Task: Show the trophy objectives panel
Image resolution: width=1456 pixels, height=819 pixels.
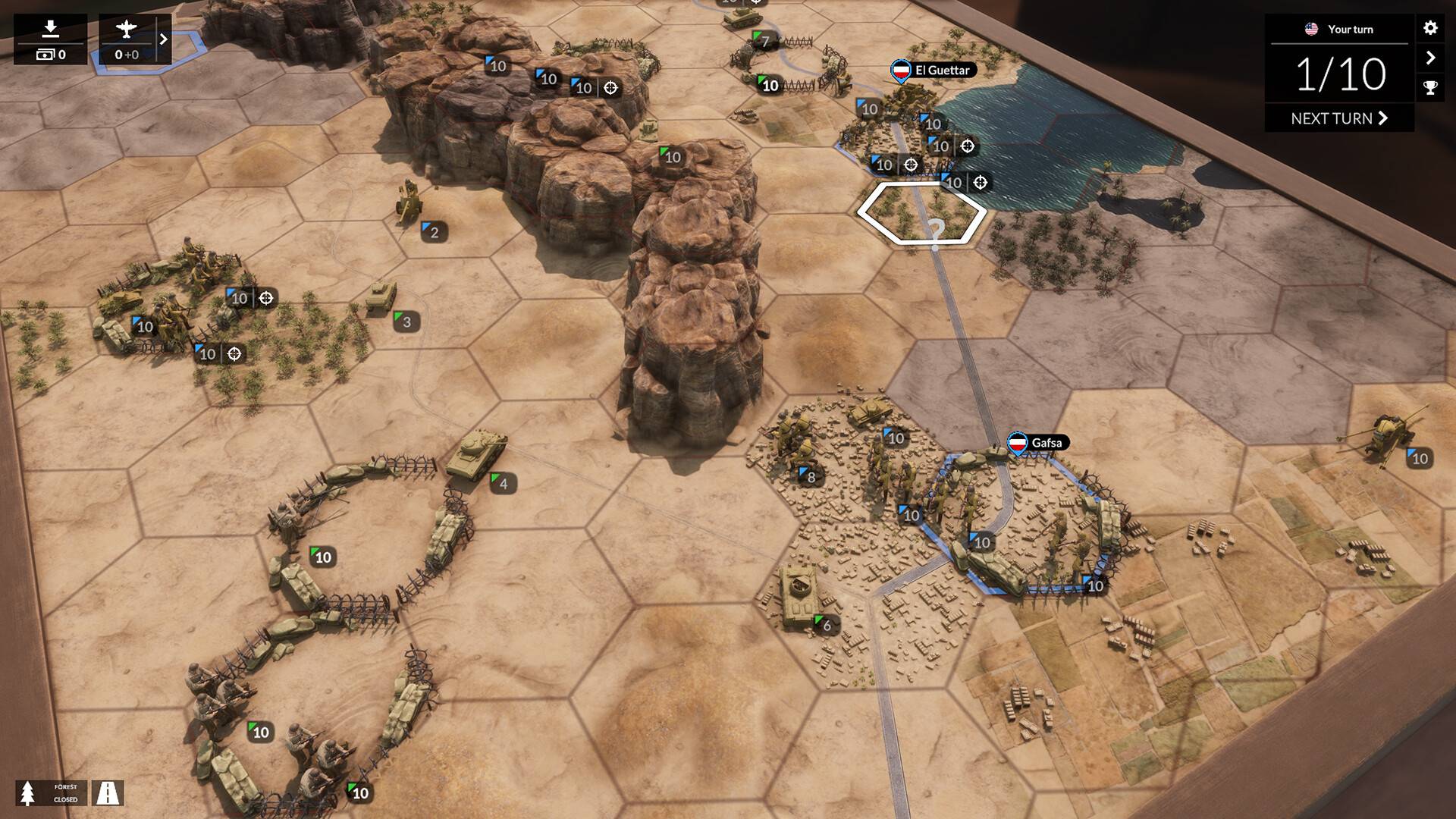Action: [1430, 88]
